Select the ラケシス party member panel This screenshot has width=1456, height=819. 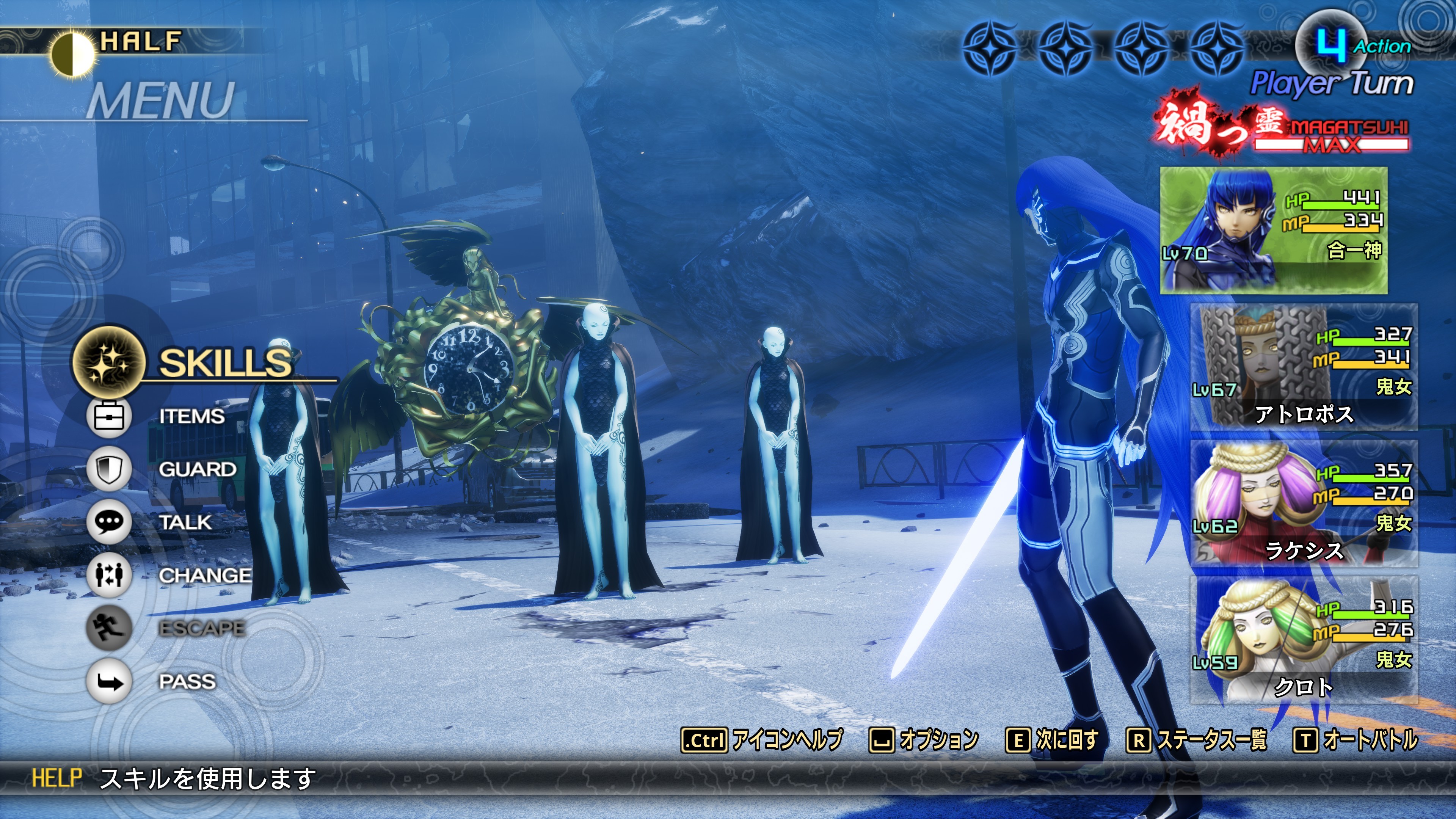(1304, 503)
